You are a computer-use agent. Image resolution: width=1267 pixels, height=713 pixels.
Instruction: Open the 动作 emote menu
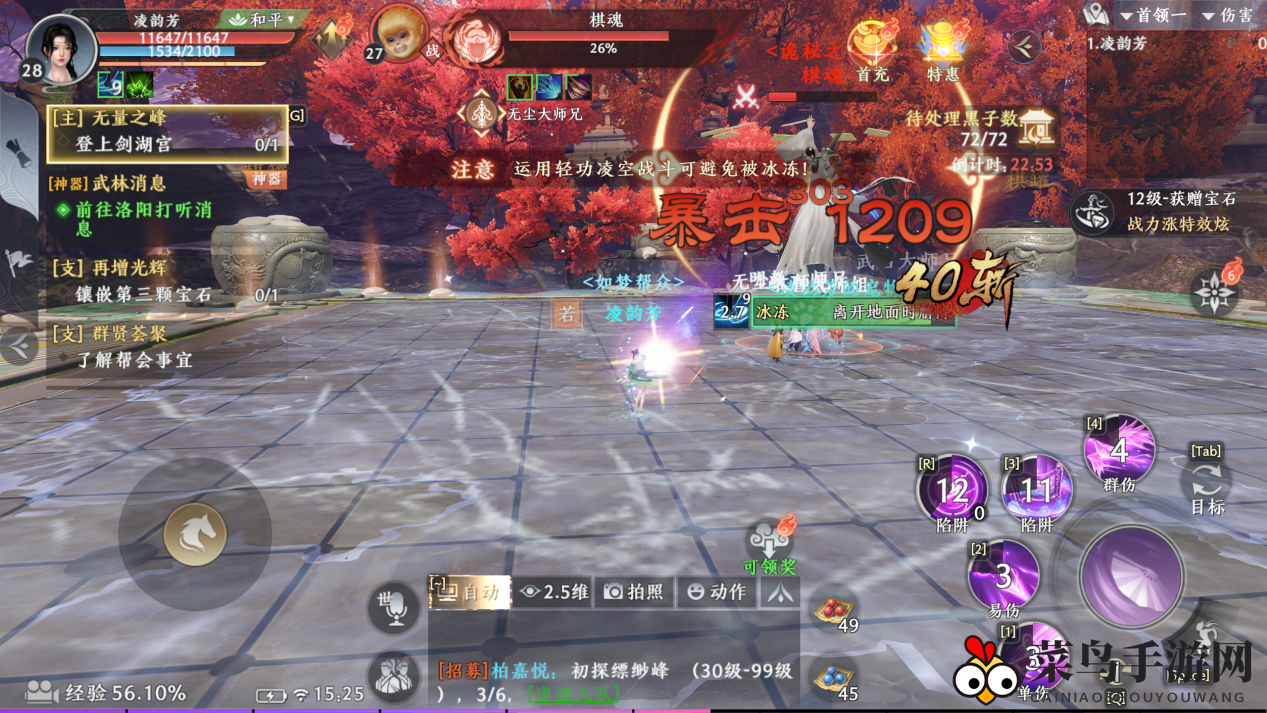(717, 592)
